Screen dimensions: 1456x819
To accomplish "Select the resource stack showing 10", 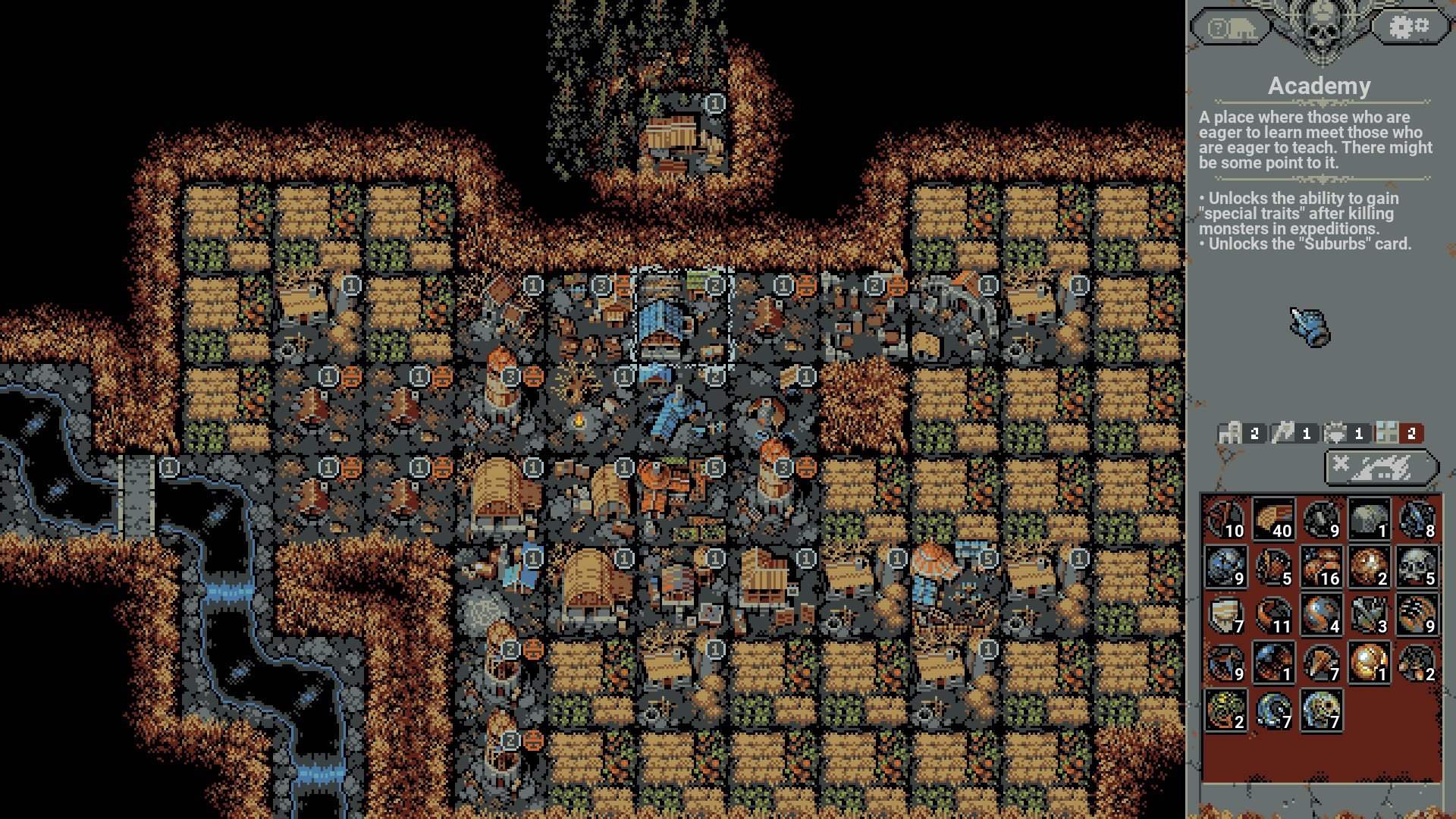I will (x=1225, y=519).
